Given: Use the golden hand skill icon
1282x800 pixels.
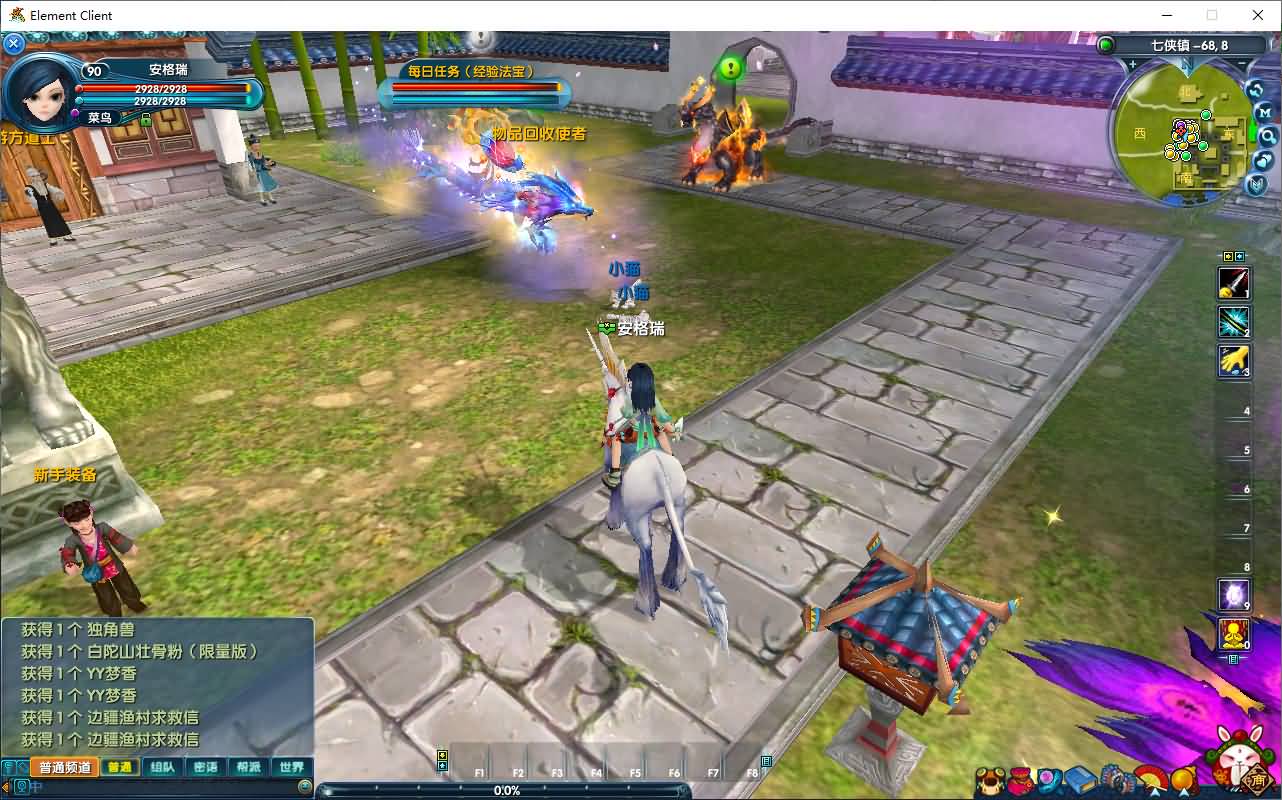Looking at the screenshot, I should 1234,361.
